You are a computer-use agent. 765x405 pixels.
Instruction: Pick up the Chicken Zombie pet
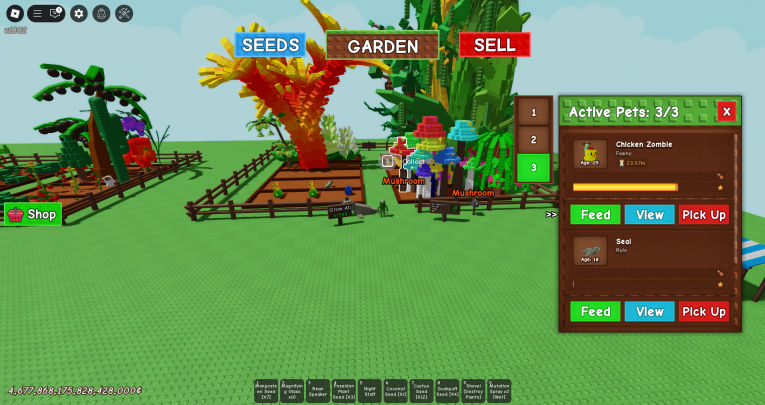[x=704, y=215]
